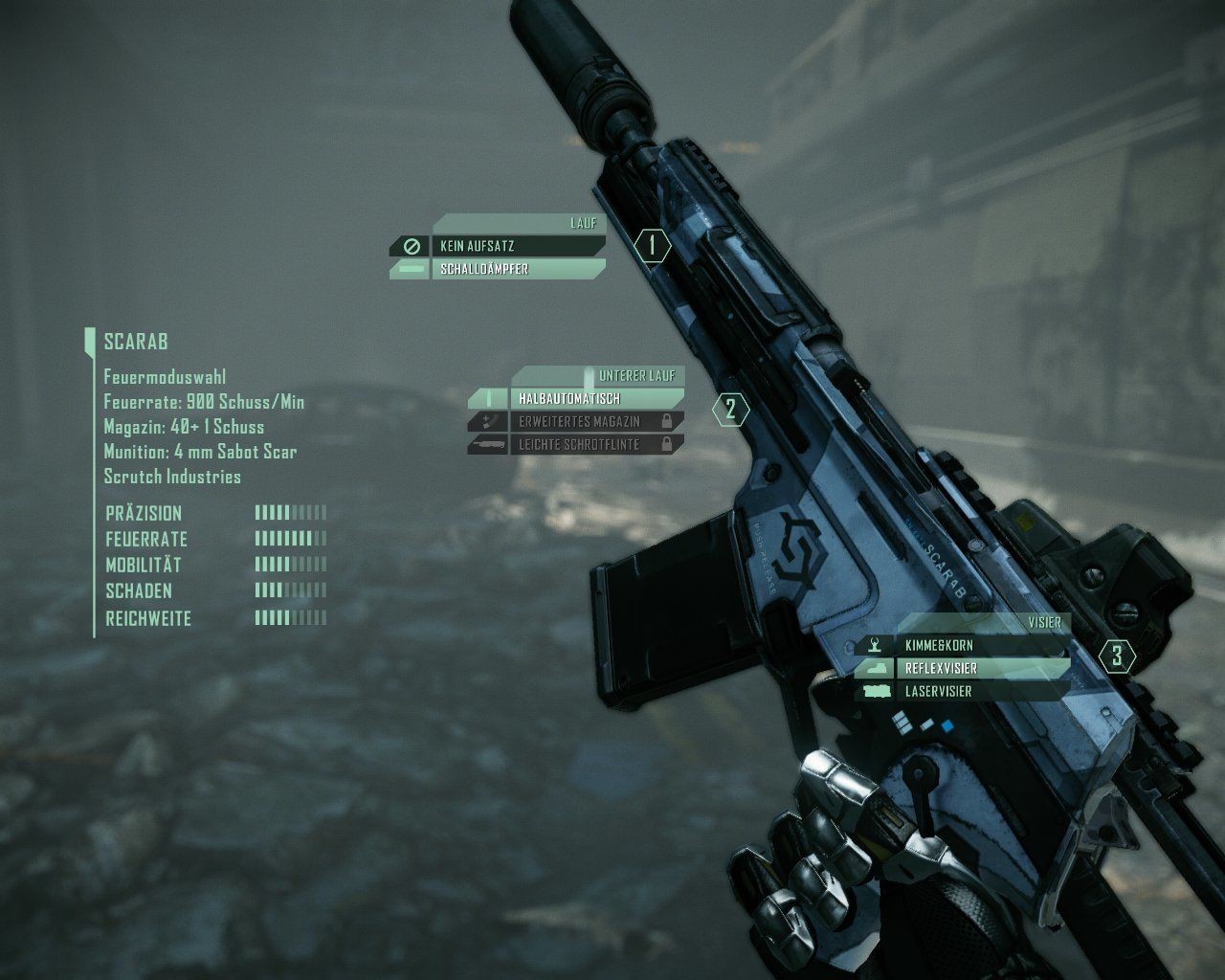The width and height of the screenshot is (1225, 980).
Task: Switch to the Laservisier sight
Action: 981,691
